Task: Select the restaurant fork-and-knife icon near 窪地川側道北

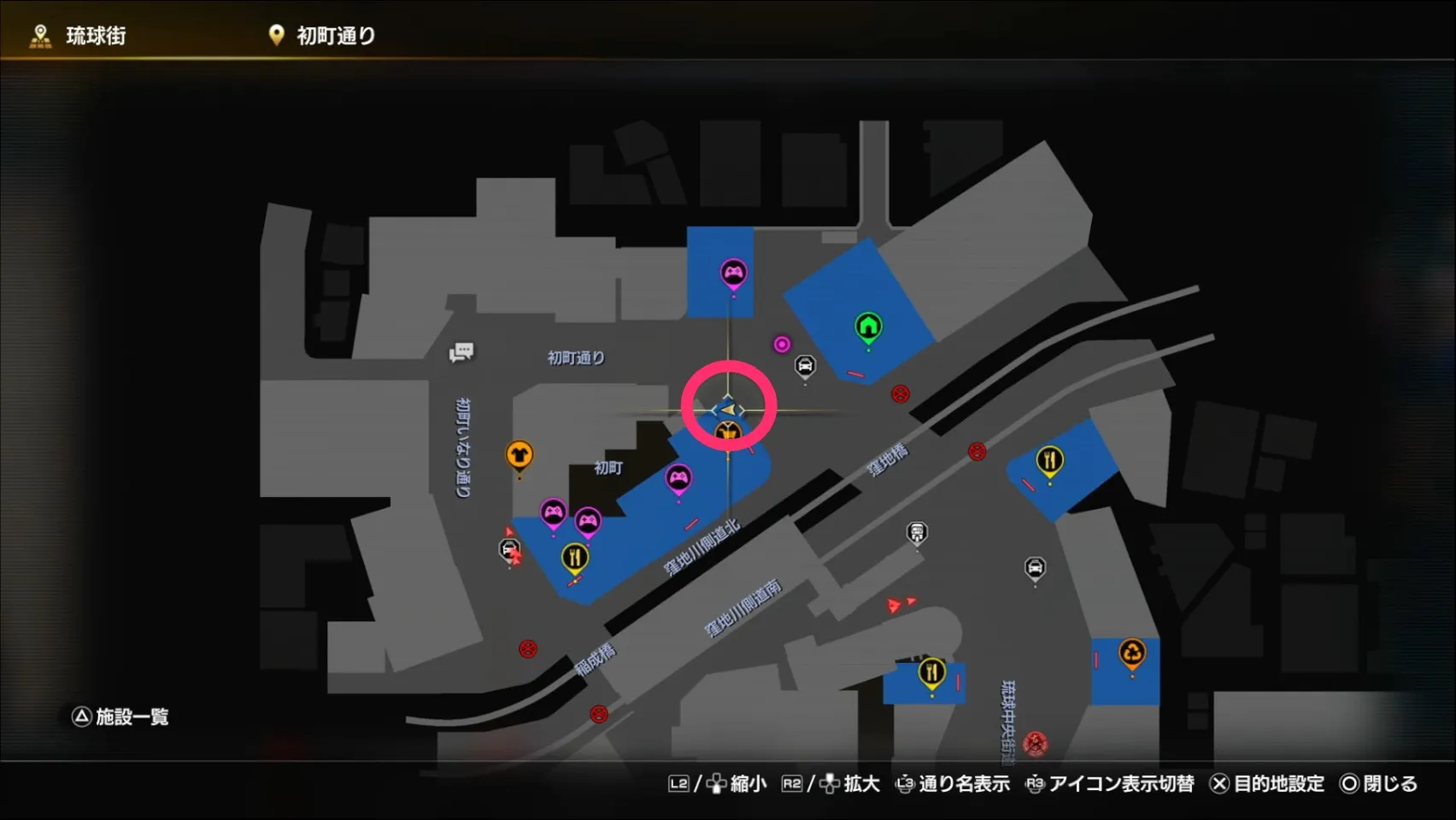Action: [x=577, y=555]
